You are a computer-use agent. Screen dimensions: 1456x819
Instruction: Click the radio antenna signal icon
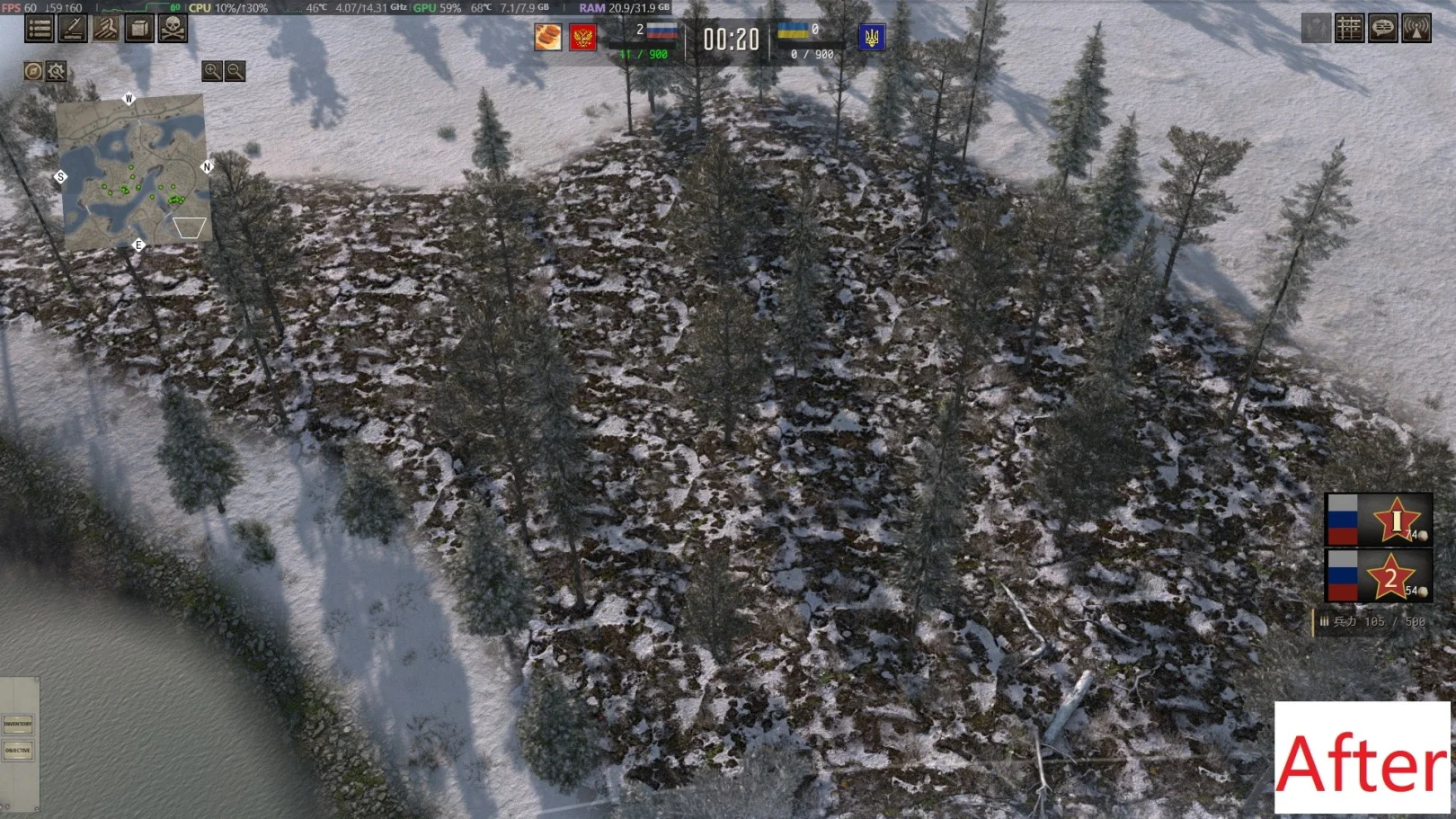(1416, 29)
